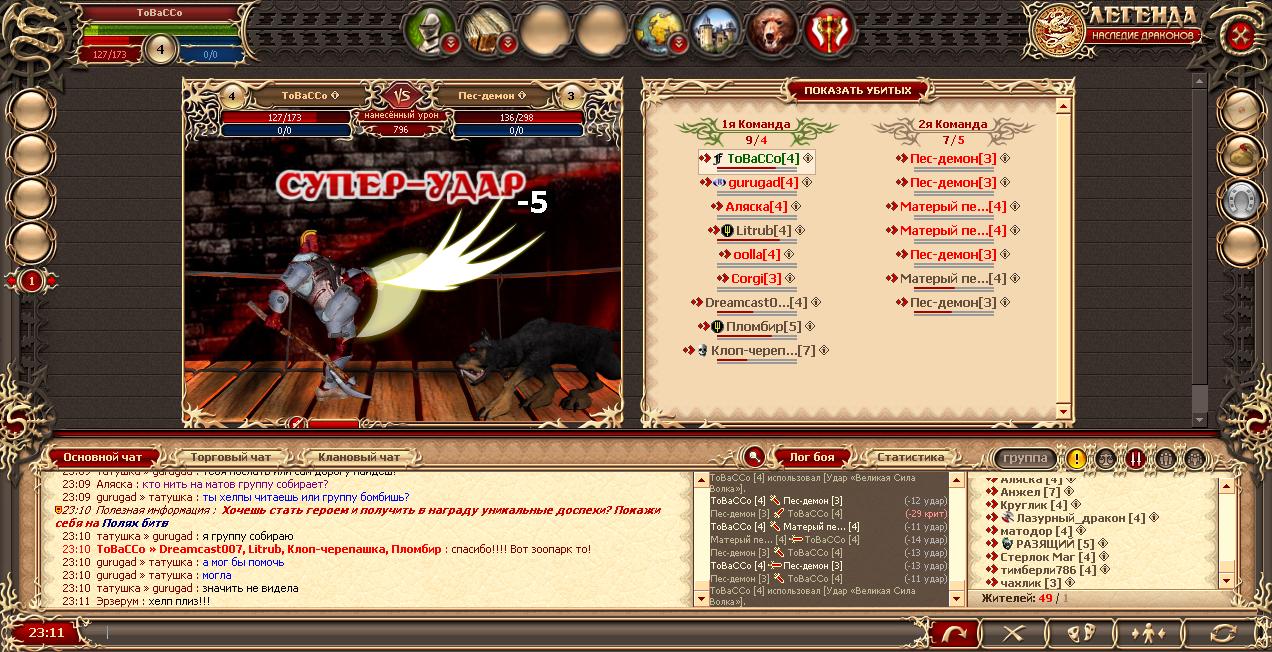Send message with red arrow button
Viewport: 1272px width, 652px height.
point(954,633)
